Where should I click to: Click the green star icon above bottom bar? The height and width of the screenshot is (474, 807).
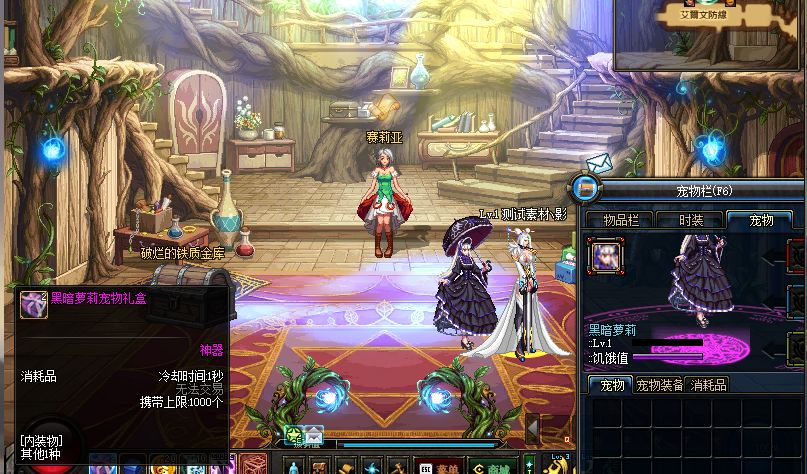pos(293,435)
